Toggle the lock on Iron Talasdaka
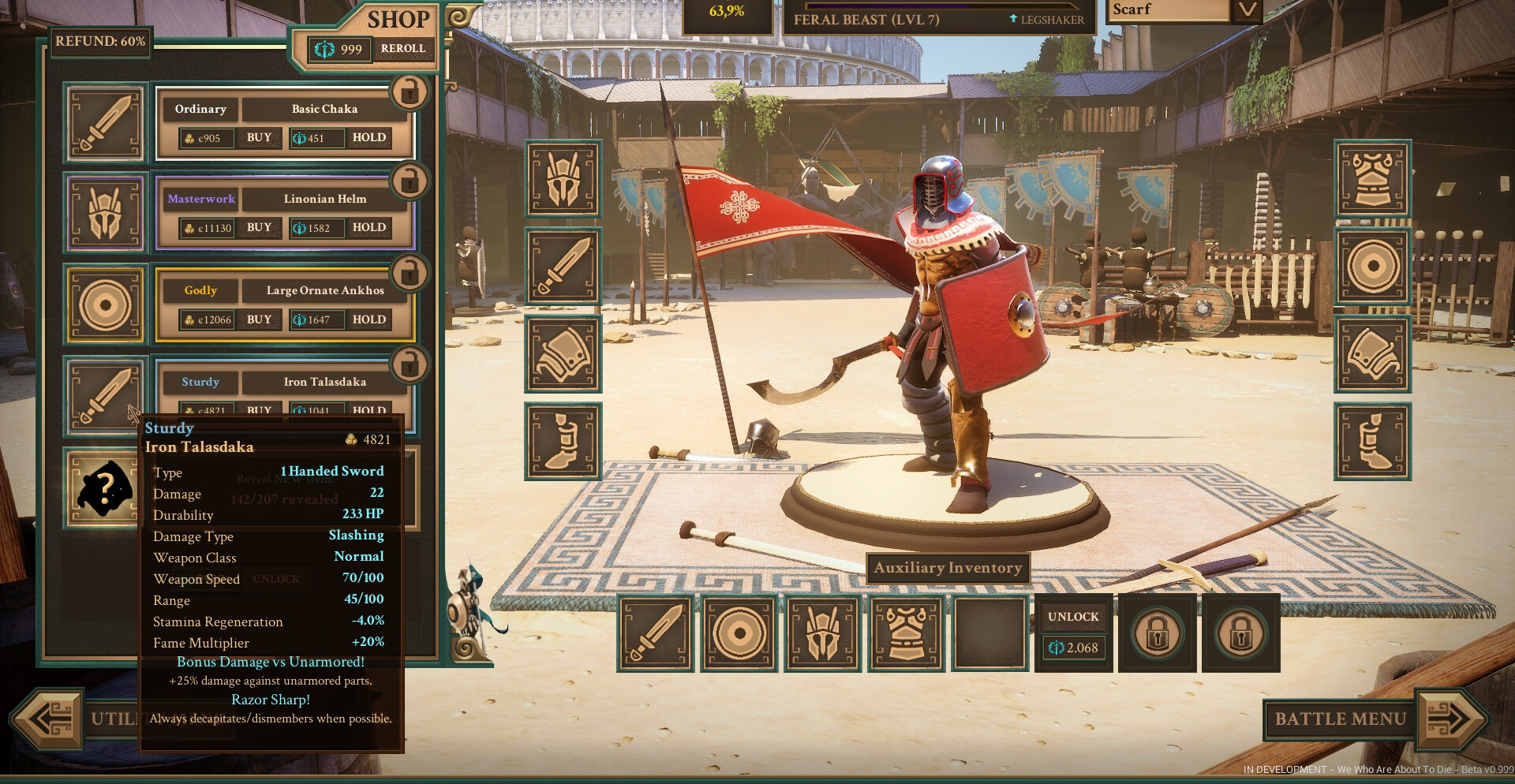The height and width of the screenshot is (784, 1515). pos(409,365)
